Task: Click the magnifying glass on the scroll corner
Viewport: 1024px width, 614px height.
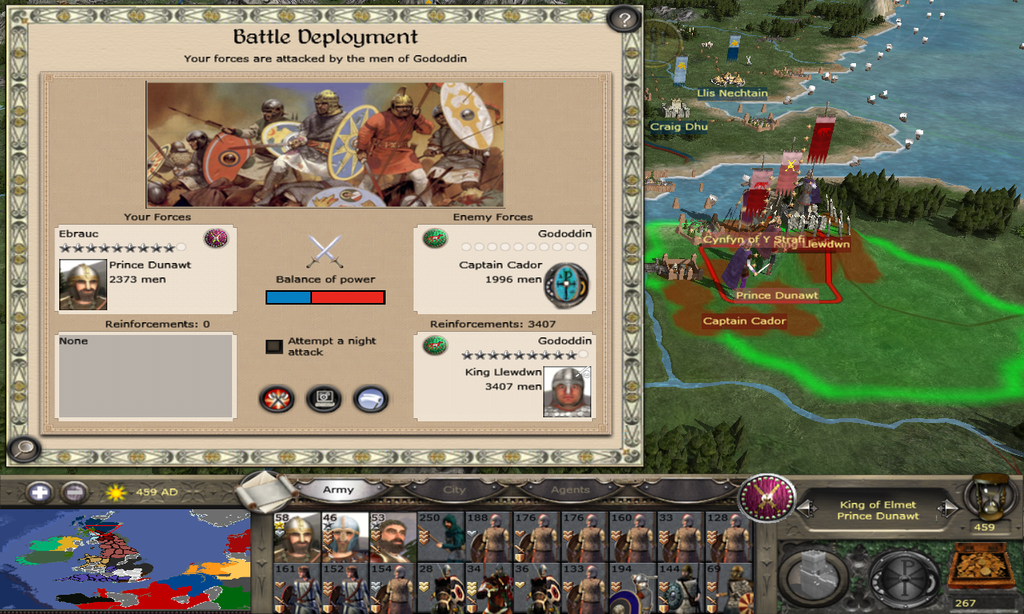Action: point(23,449)
